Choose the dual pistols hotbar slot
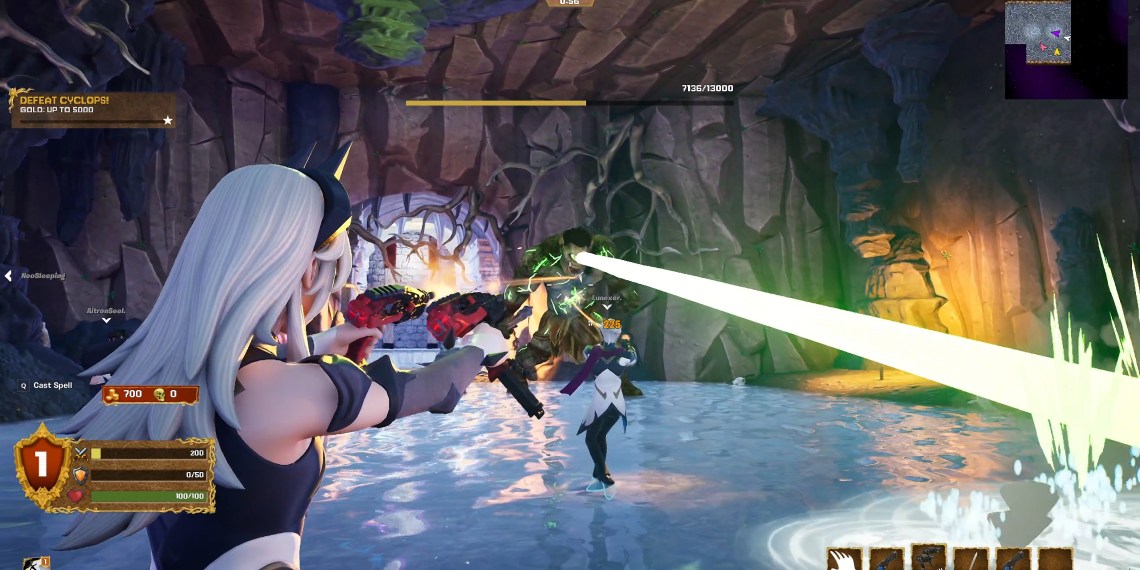The height and width of the screenshot is (570, 1140). coord(929,558)
